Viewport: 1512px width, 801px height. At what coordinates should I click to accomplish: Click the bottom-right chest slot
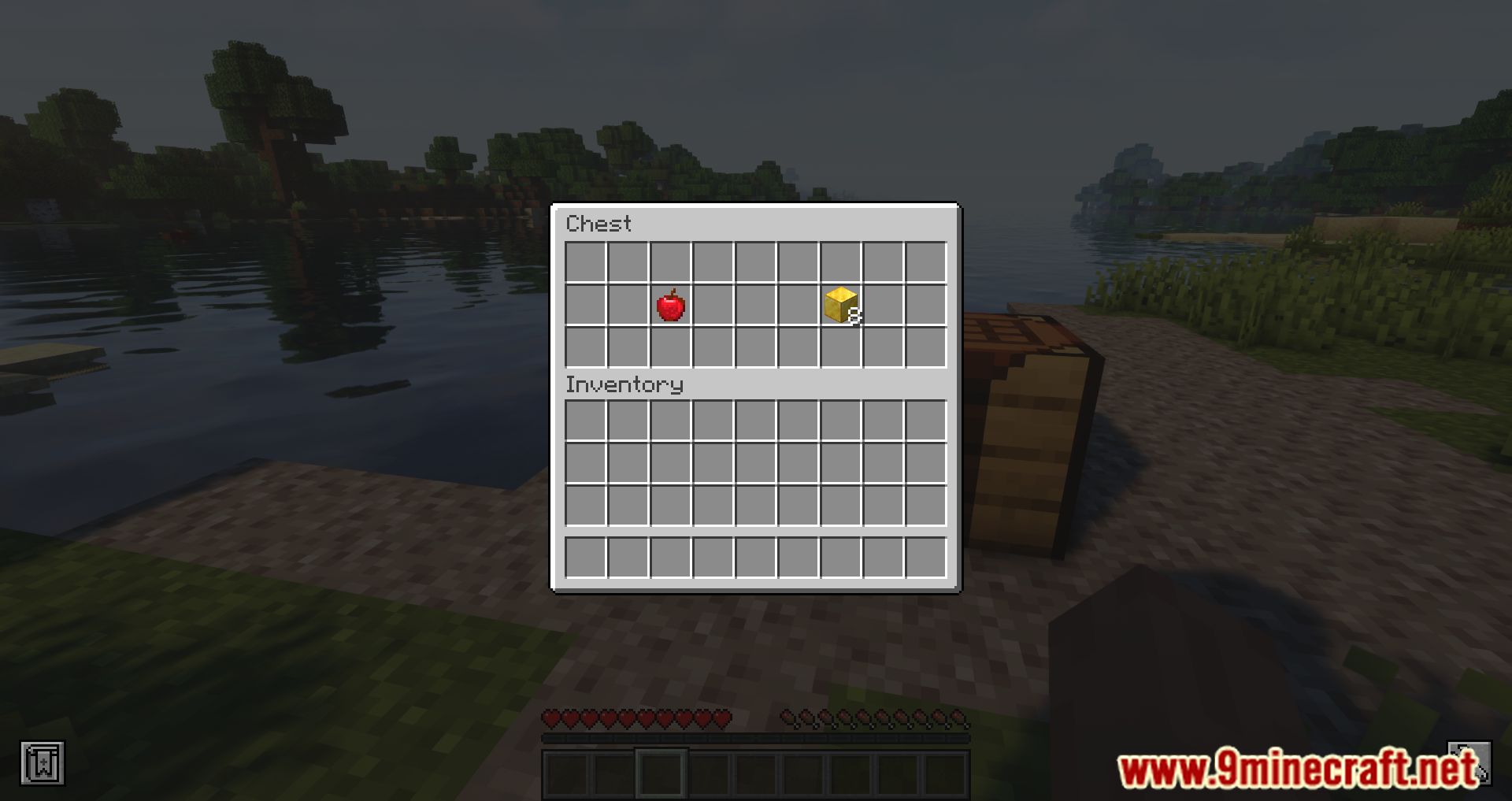(925, 348)
